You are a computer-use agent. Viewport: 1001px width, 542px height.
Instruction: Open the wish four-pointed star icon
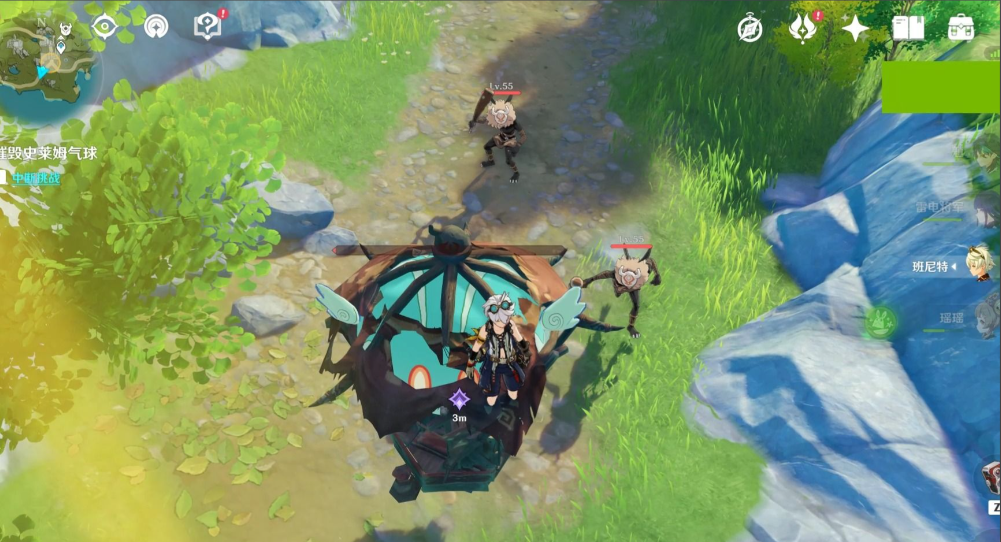click(x=855, y=29)
